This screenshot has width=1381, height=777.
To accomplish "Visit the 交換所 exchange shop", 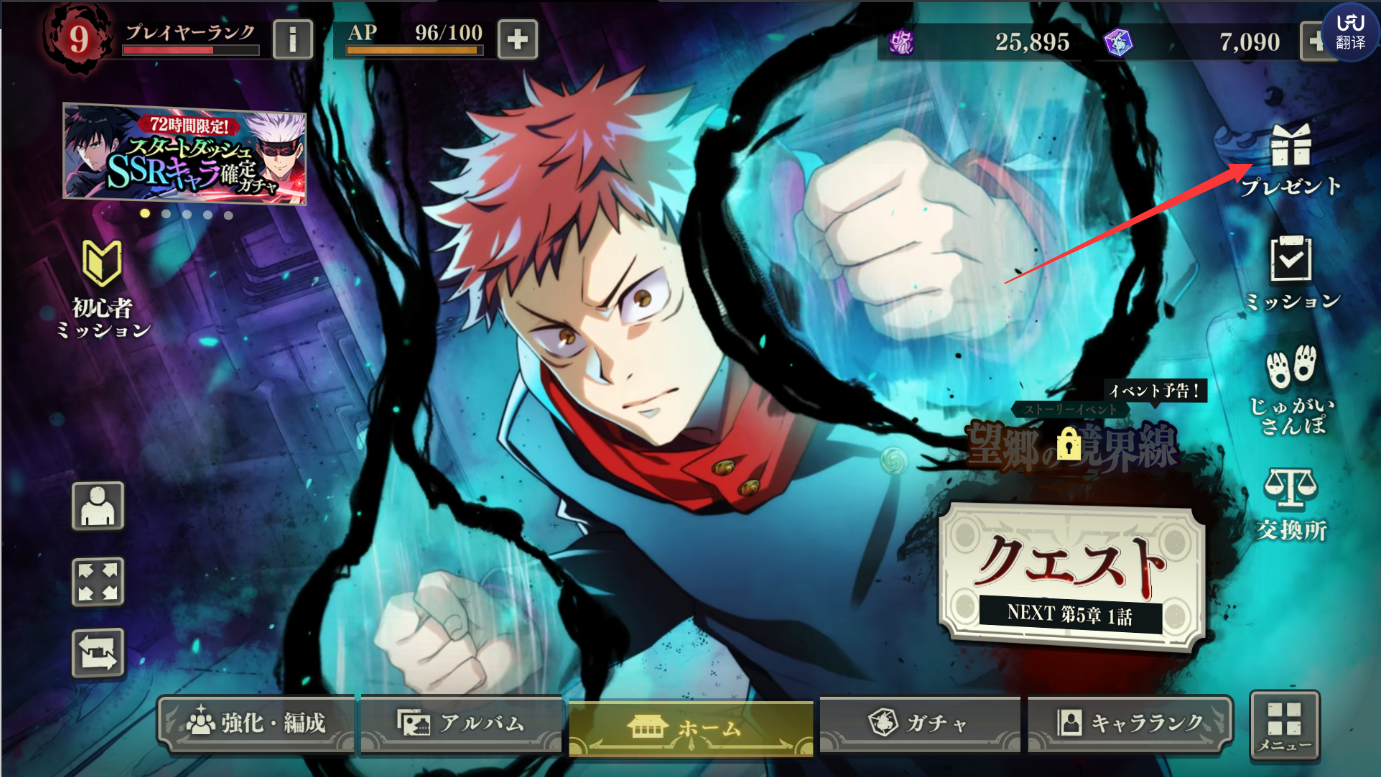I will point(1291,503).
